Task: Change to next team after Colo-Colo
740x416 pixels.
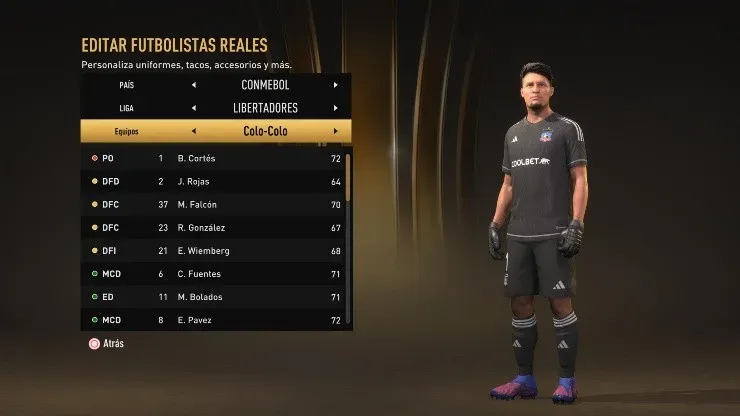Action: click(x=336, y=131)
